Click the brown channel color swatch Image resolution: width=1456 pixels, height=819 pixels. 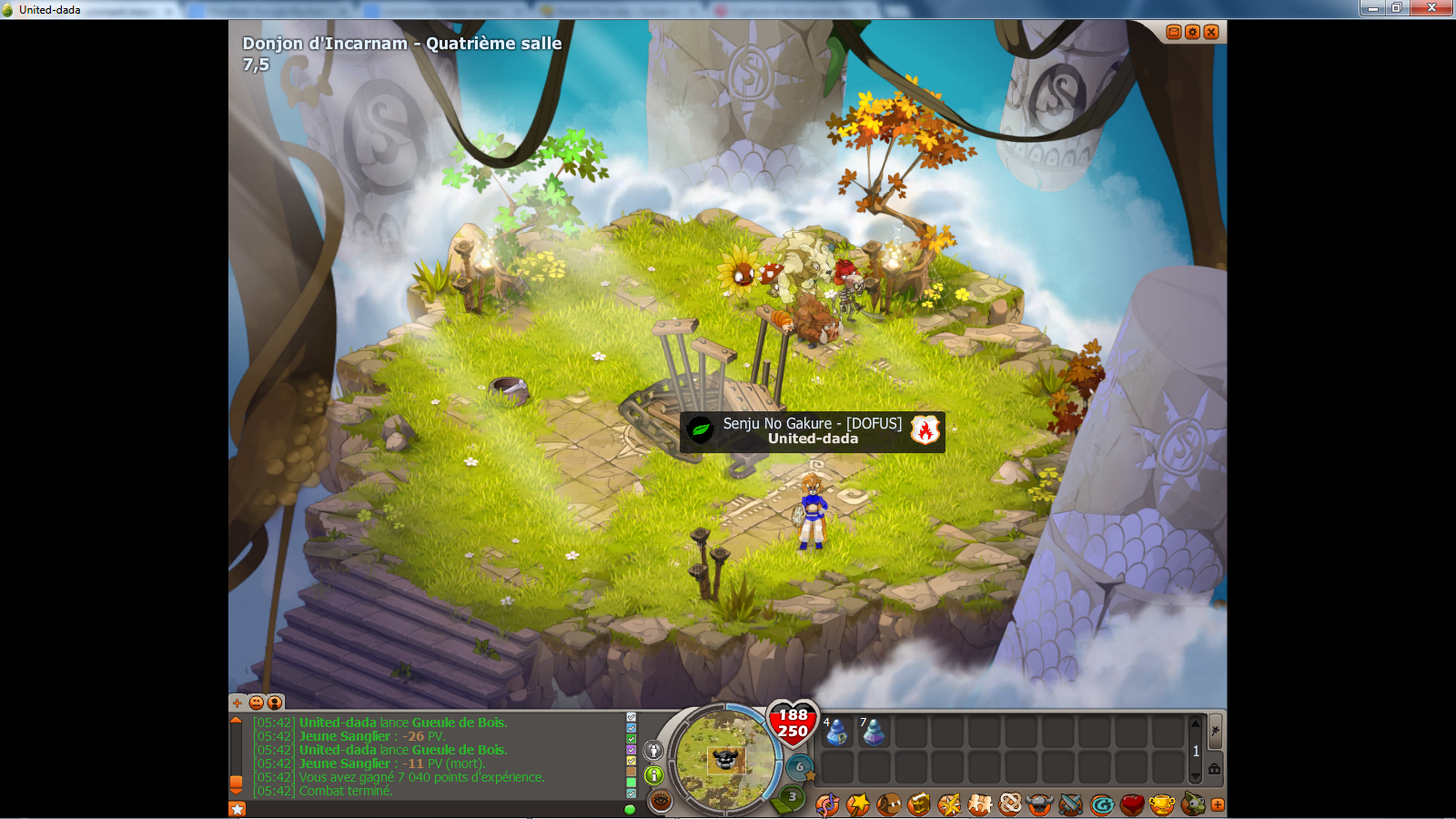coord(630,773)
